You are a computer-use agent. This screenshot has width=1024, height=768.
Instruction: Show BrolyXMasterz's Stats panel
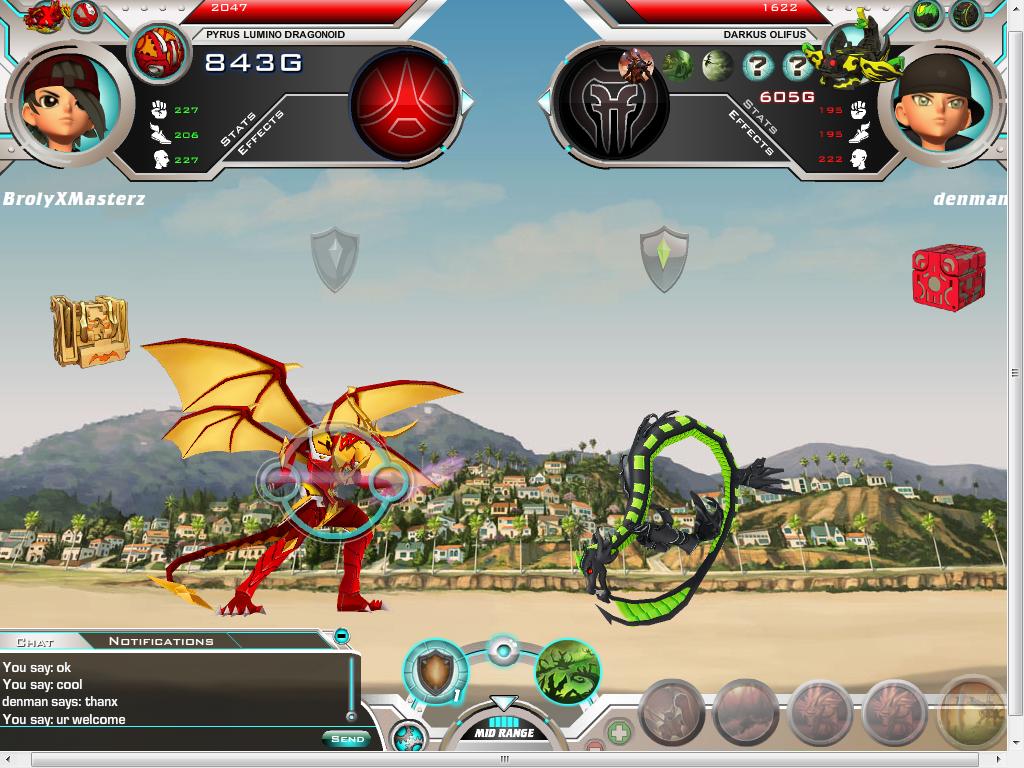pyautogui.click(x=236, y=129)
